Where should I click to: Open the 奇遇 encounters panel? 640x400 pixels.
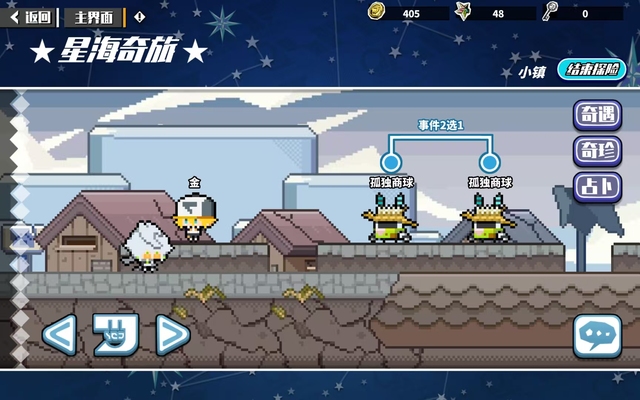tap(597, 115)
